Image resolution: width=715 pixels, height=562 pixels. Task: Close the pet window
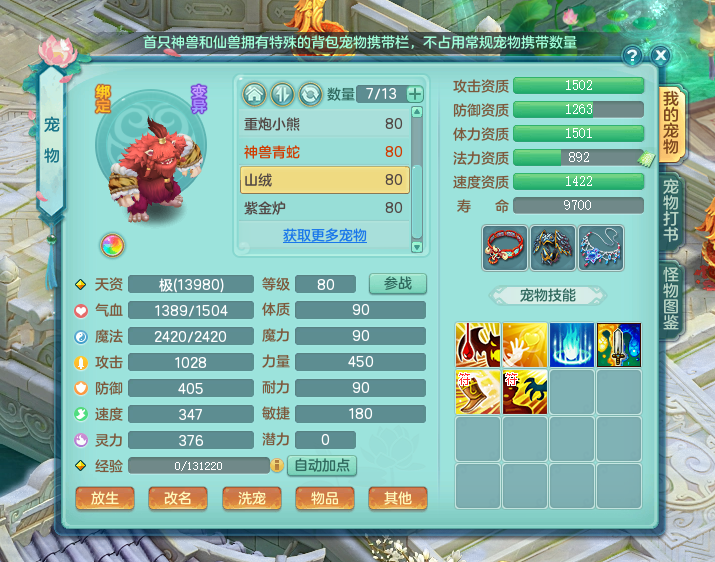coord(660,56)
